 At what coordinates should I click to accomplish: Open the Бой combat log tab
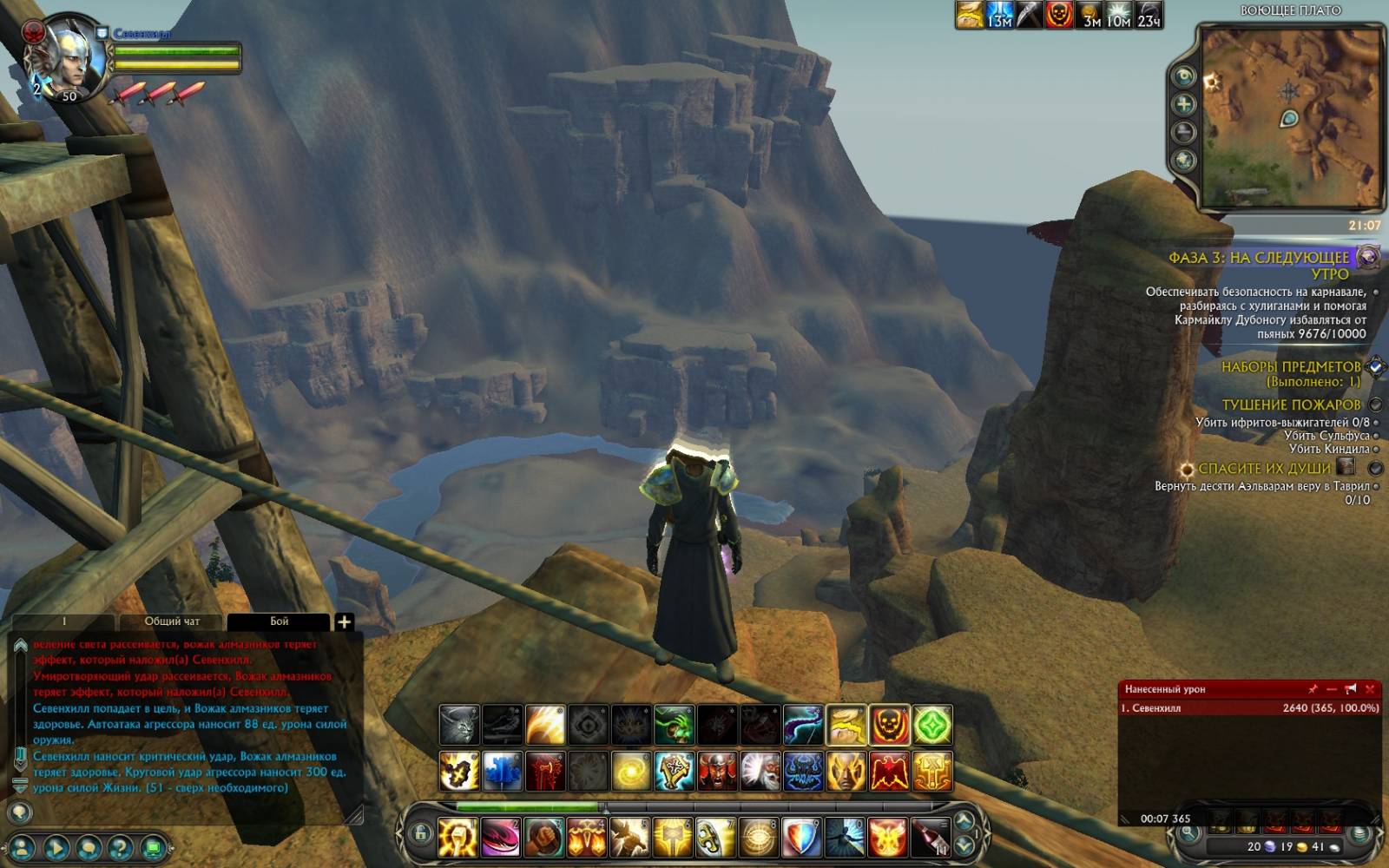click(x=279, y=621)
